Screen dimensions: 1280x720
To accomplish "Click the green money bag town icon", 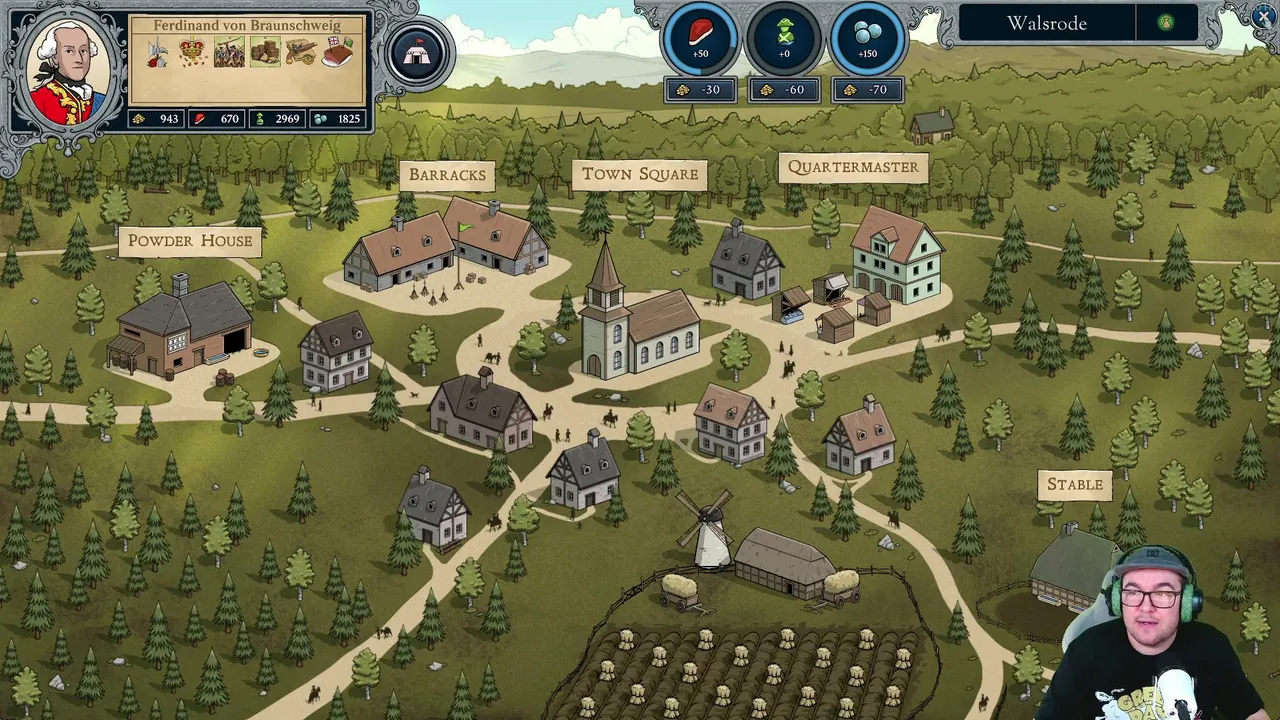I will pos(1165,23).
